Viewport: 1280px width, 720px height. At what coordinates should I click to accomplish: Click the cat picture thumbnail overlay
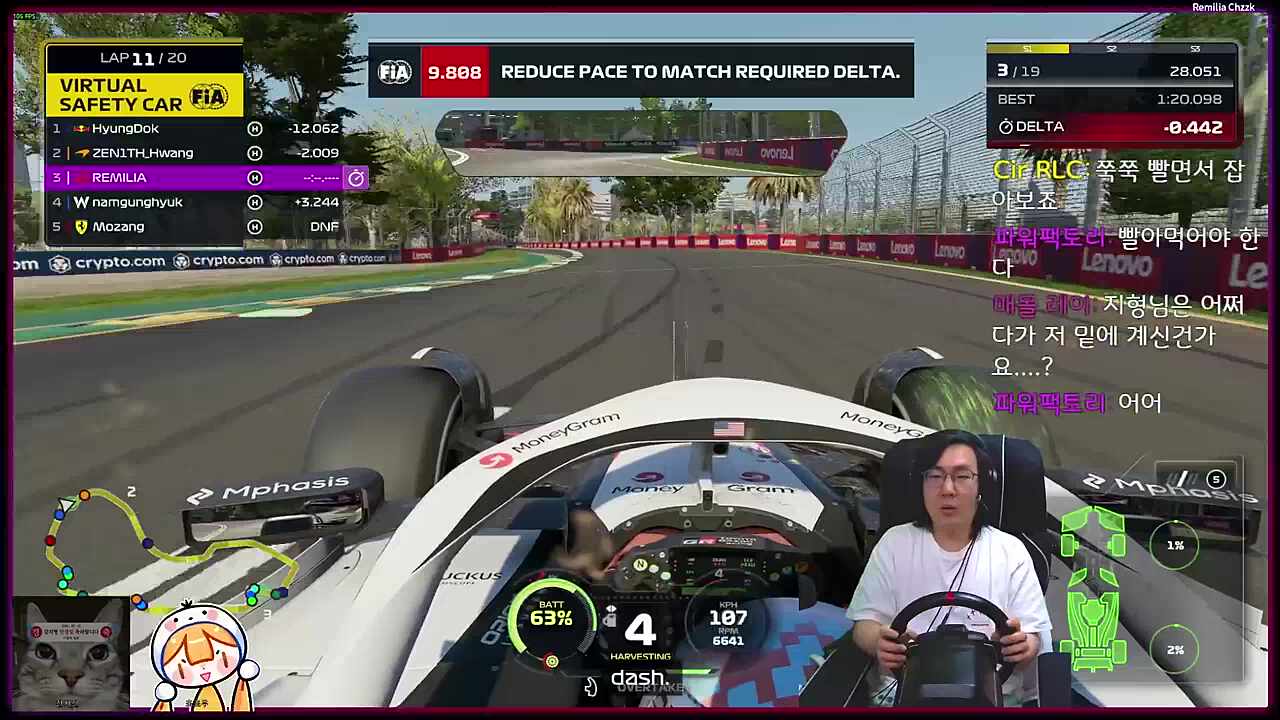pos(70,654)
